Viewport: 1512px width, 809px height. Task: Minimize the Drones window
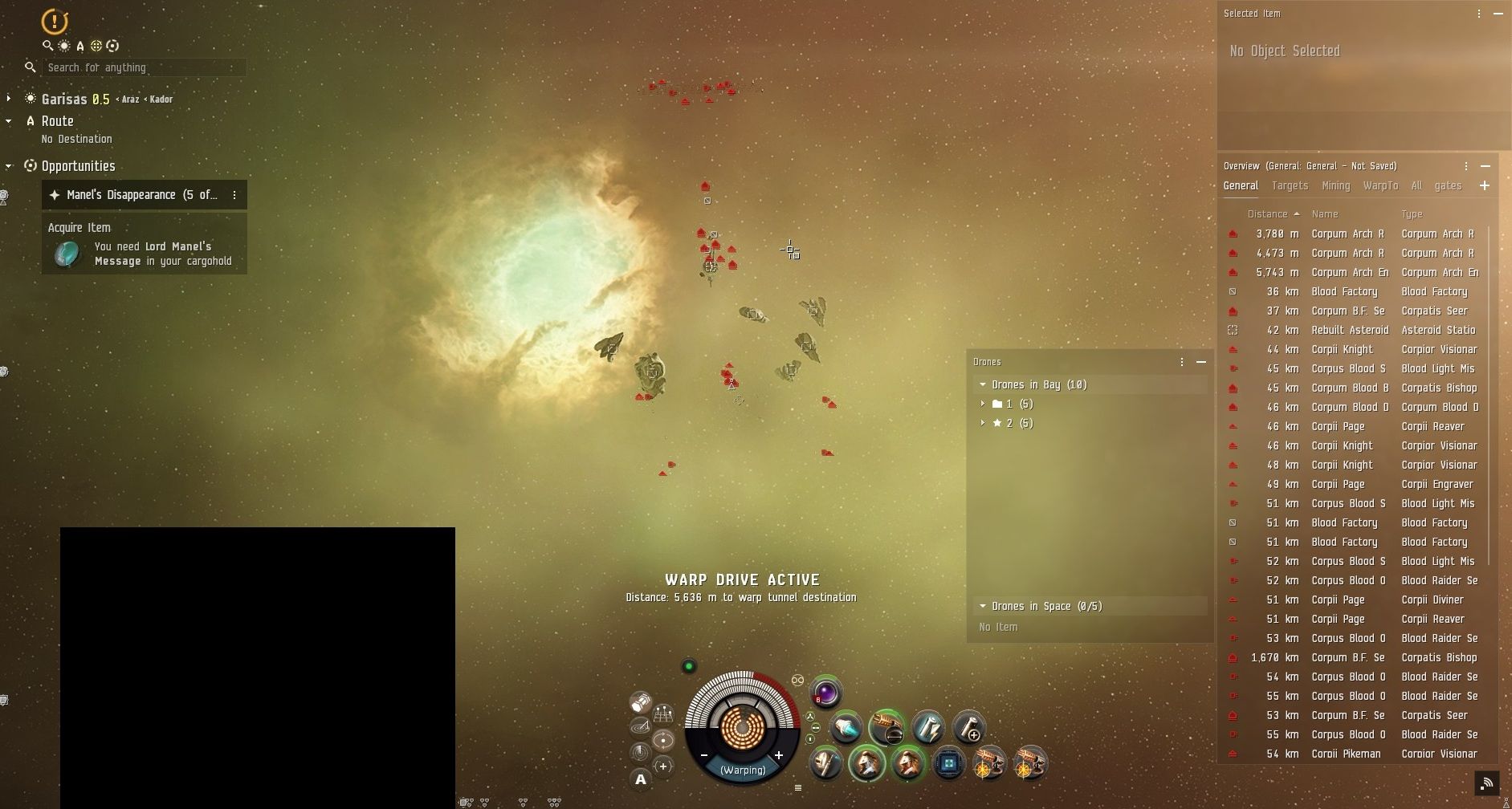[x=1201, y=362]
